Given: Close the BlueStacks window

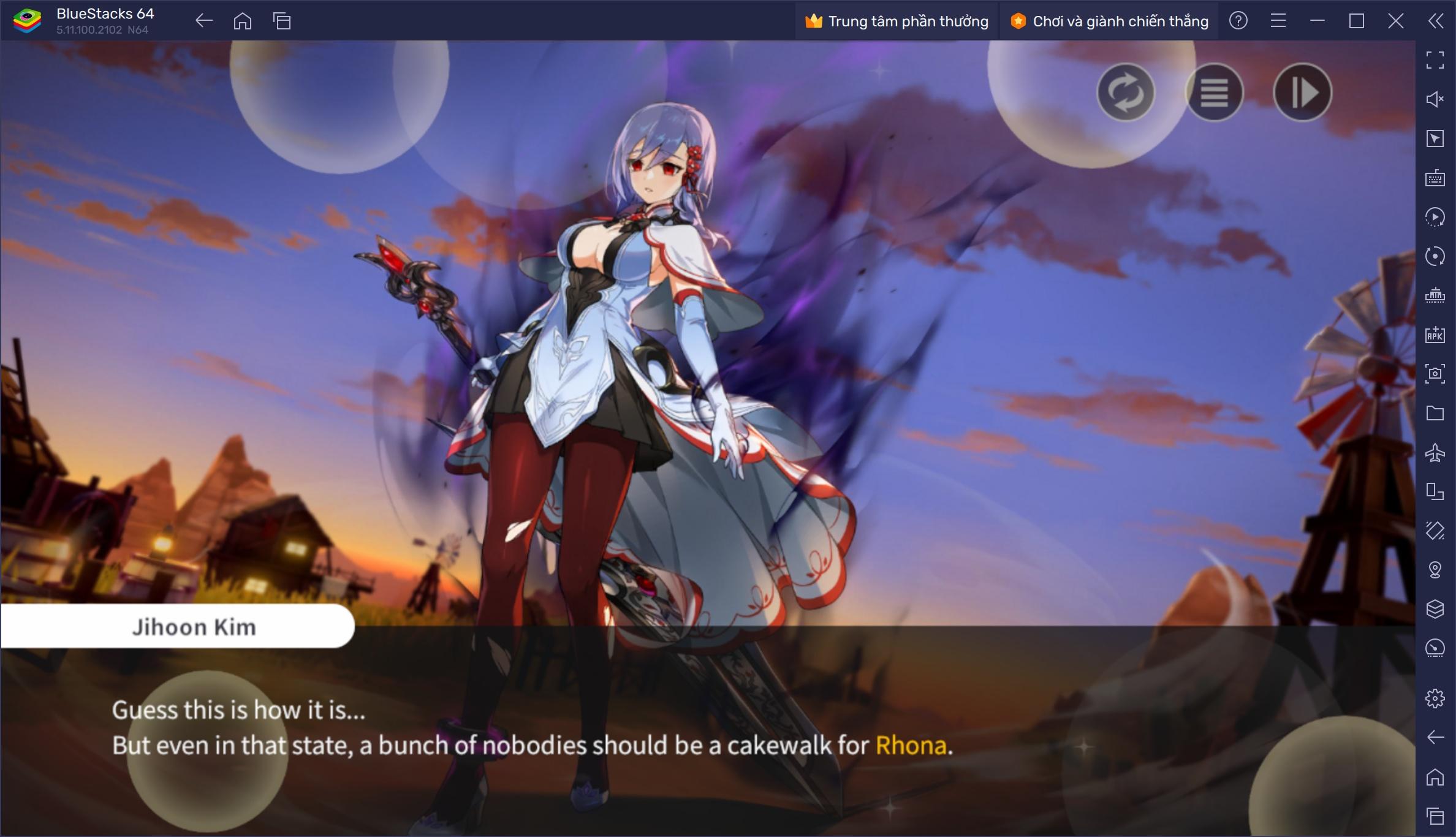Looking at the screenshot, I should tap(1395, 21).
